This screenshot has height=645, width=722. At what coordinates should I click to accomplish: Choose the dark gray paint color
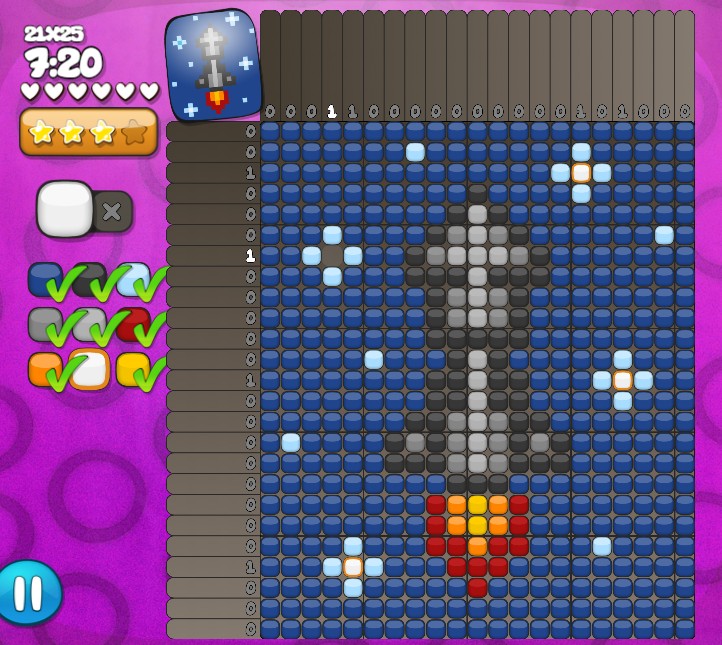pyautogui.click(x=88, y=279)
